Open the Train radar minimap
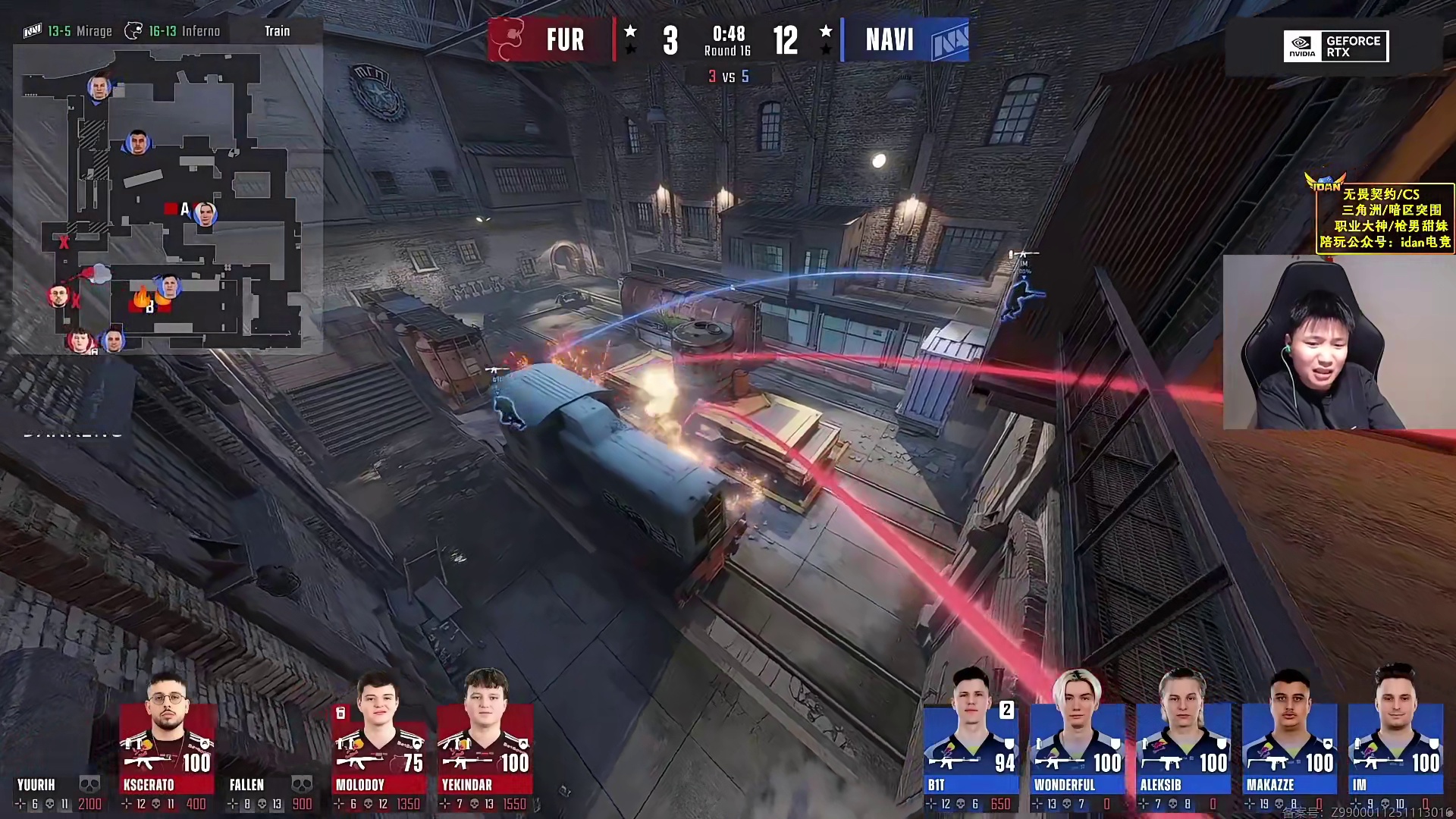Screen dimensions: 1456x819 (x=167, y=199)
